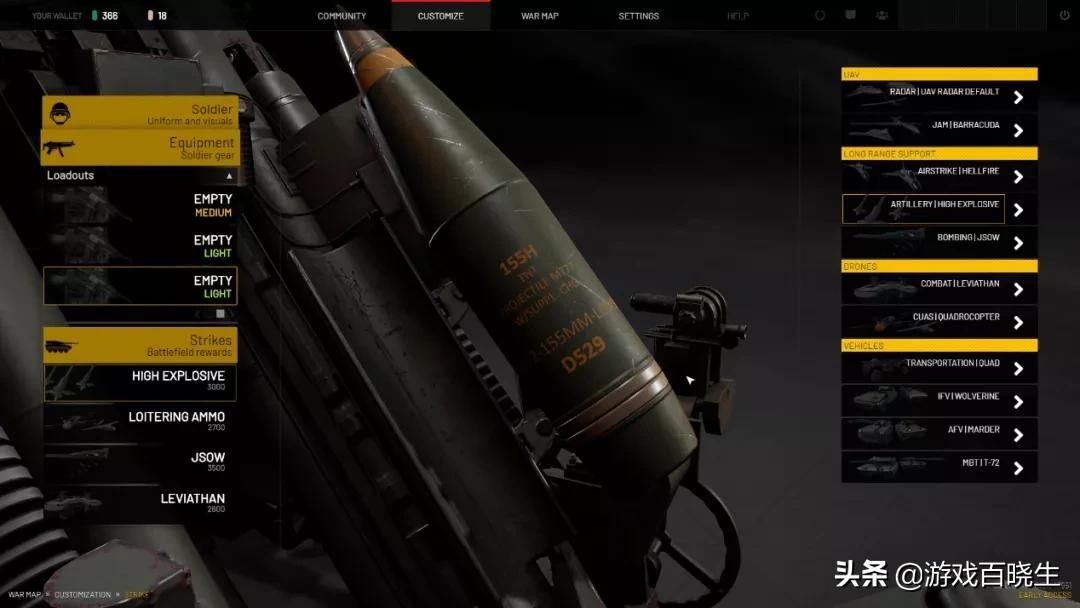Select the High Explosive strike slot
Viewport: 1080px width, 608px height.
[x=140, y=381]
